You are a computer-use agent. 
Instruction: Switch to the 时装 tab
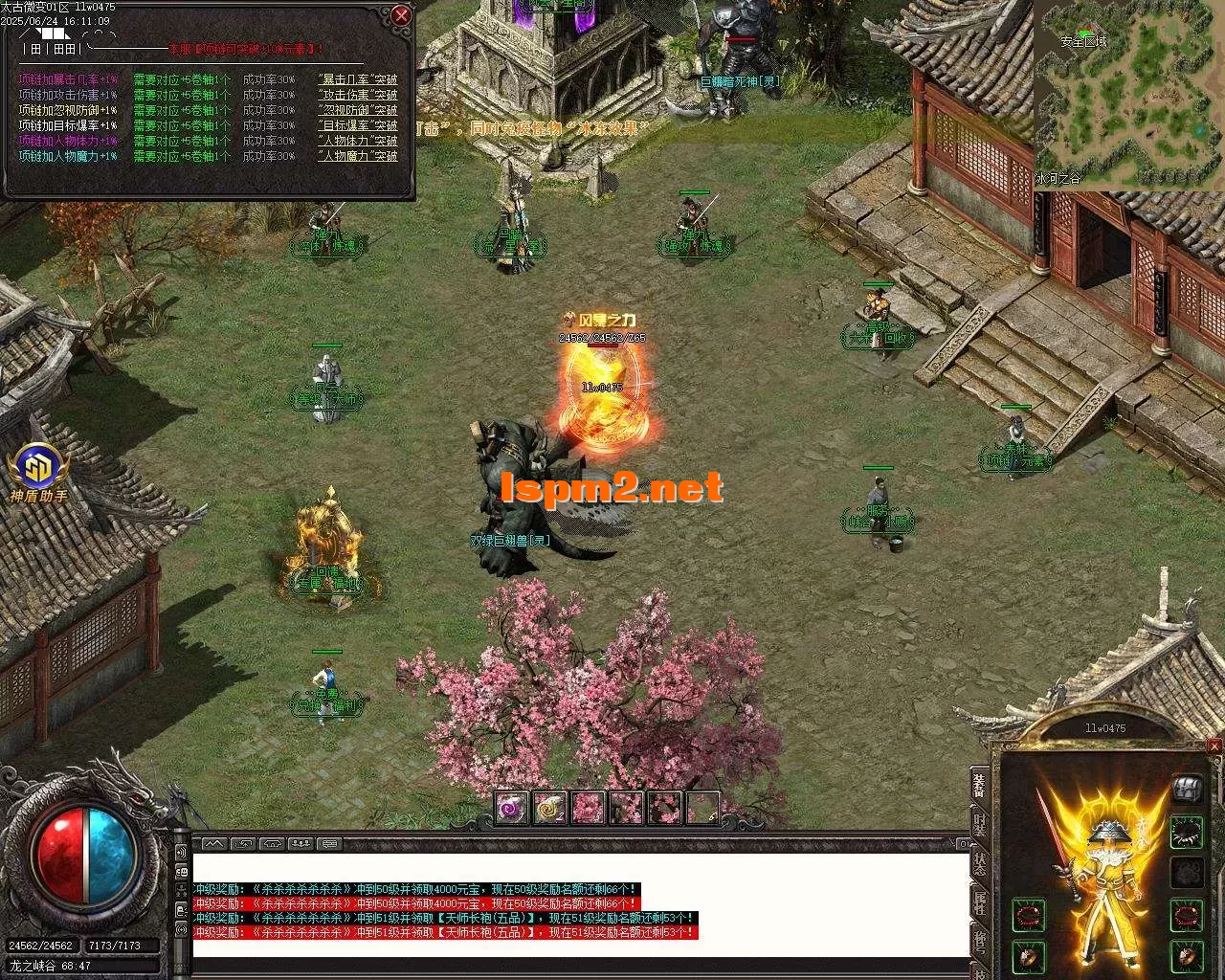pos(979,825)
